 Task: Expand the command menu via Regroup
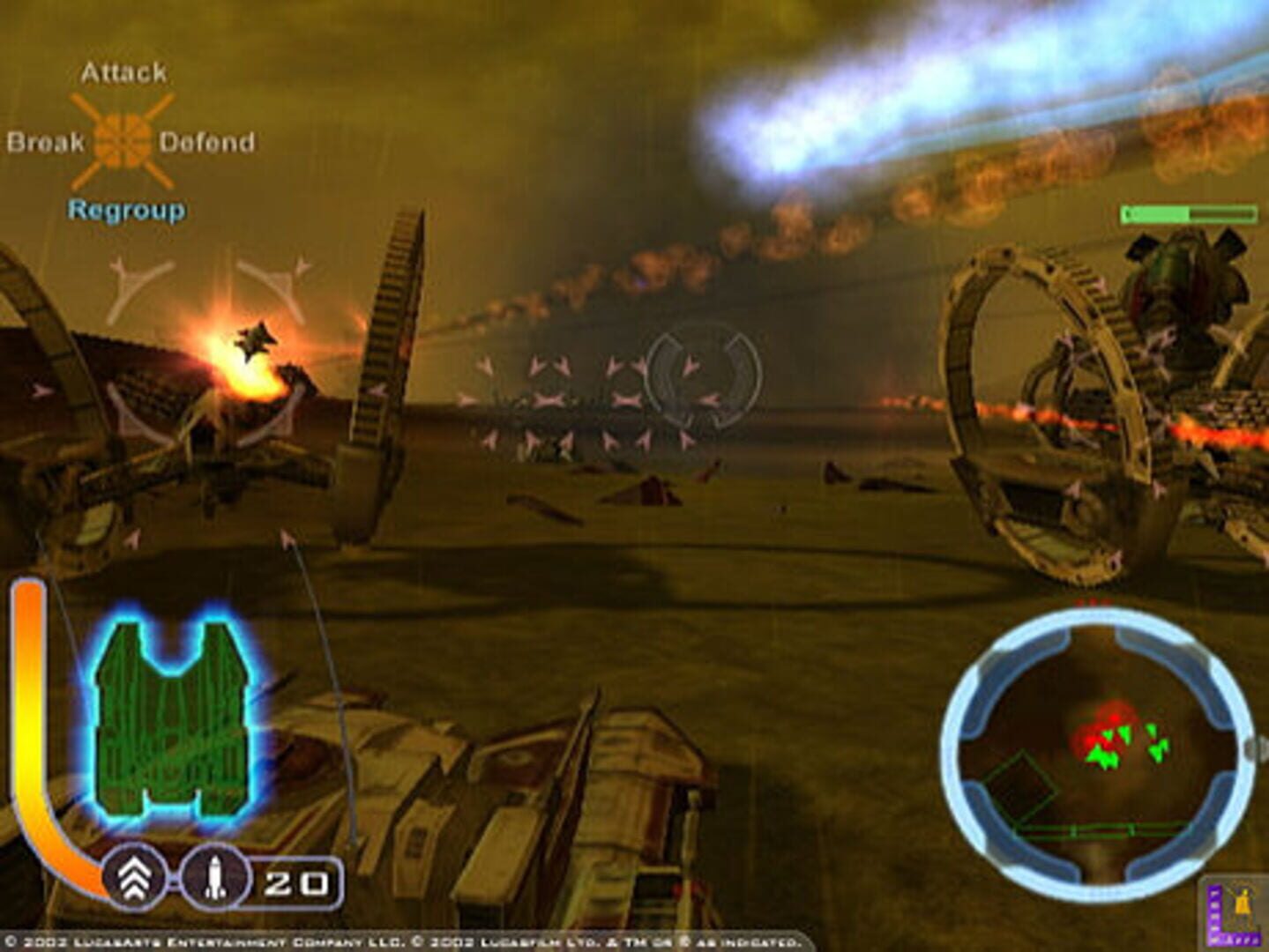pyautogui.click(x=127, y=211)
